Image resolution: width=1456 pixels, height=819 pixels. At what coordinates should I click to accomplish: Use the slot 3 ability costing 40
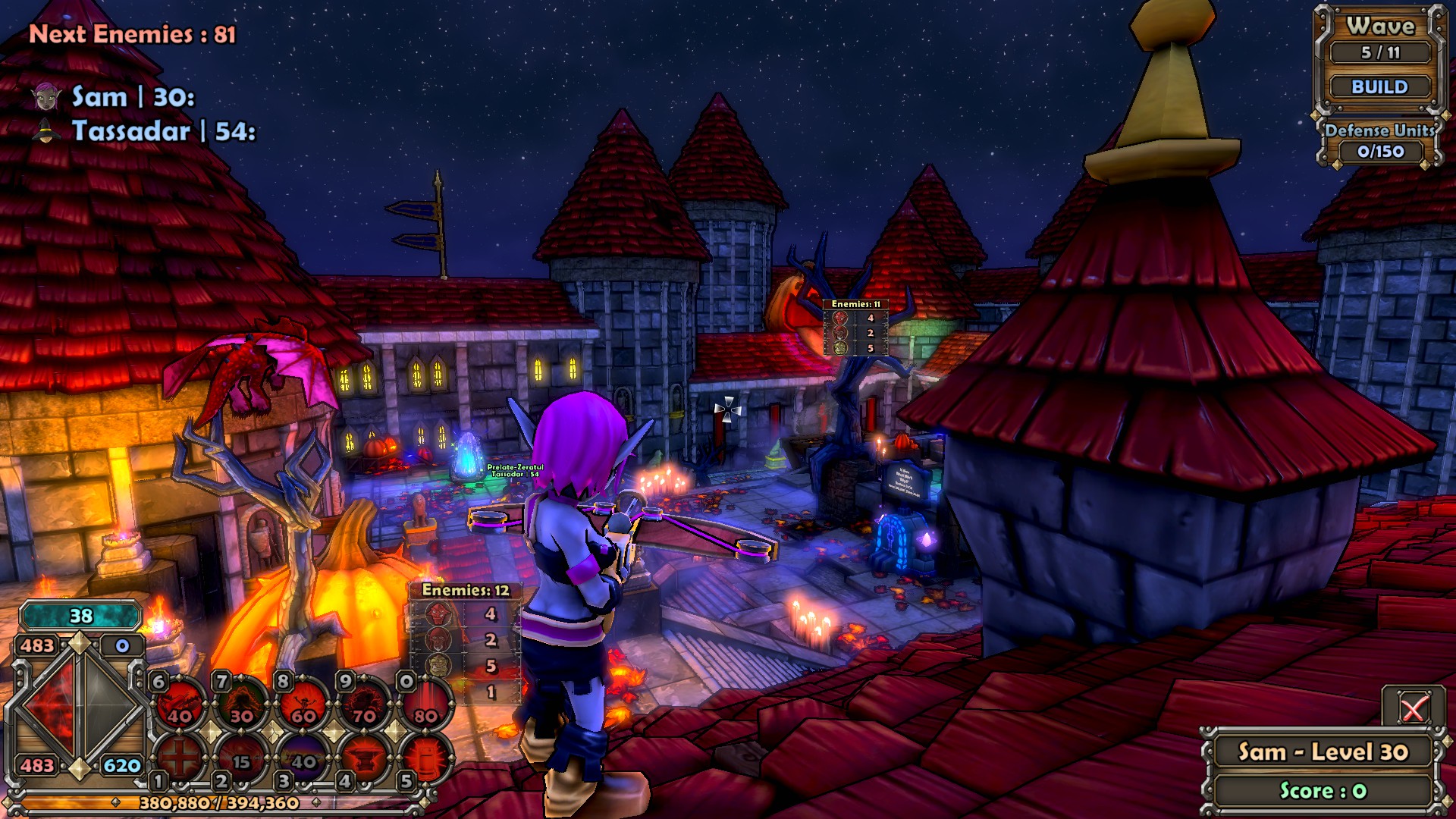tap(303, 757)
